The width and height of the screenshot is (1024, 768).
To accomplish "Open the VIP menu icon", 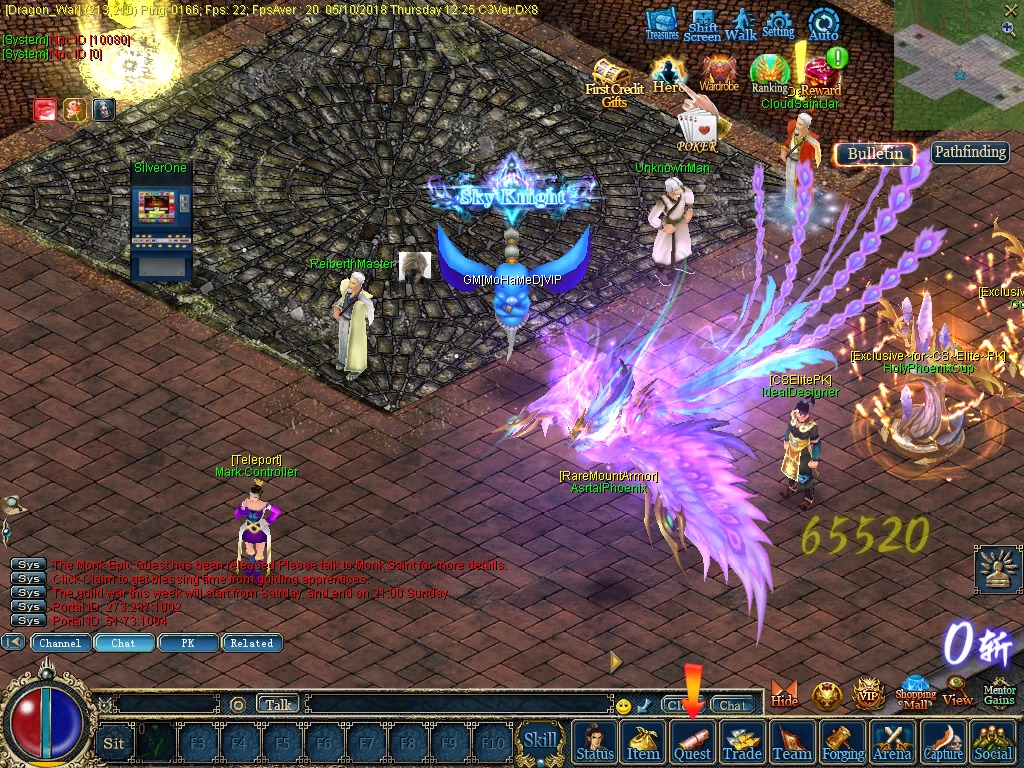I will tap(868, 693).
